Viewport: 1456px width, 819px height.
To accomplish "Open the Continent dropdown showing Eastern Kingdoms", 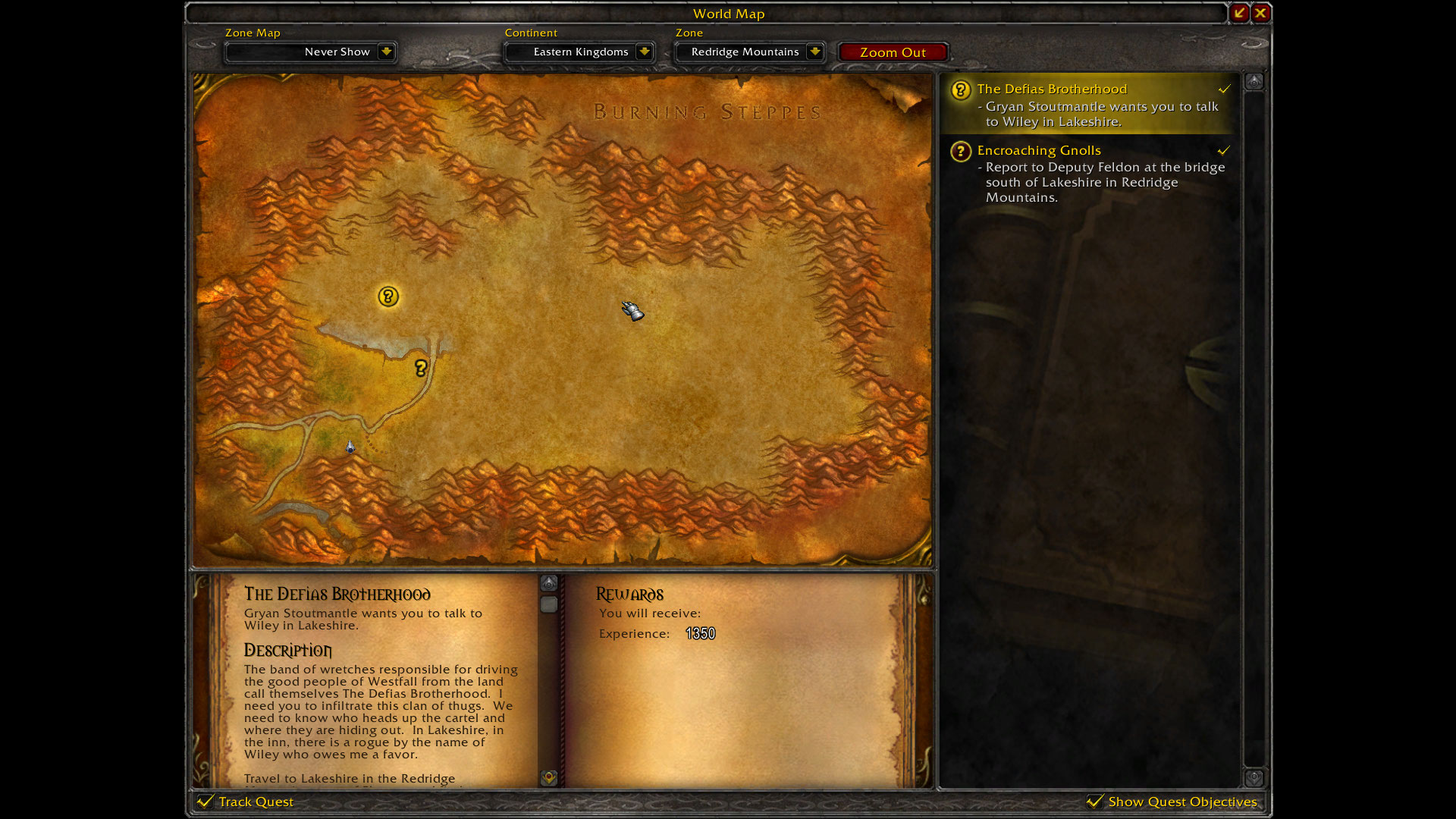I will click(x=579, y=52).
